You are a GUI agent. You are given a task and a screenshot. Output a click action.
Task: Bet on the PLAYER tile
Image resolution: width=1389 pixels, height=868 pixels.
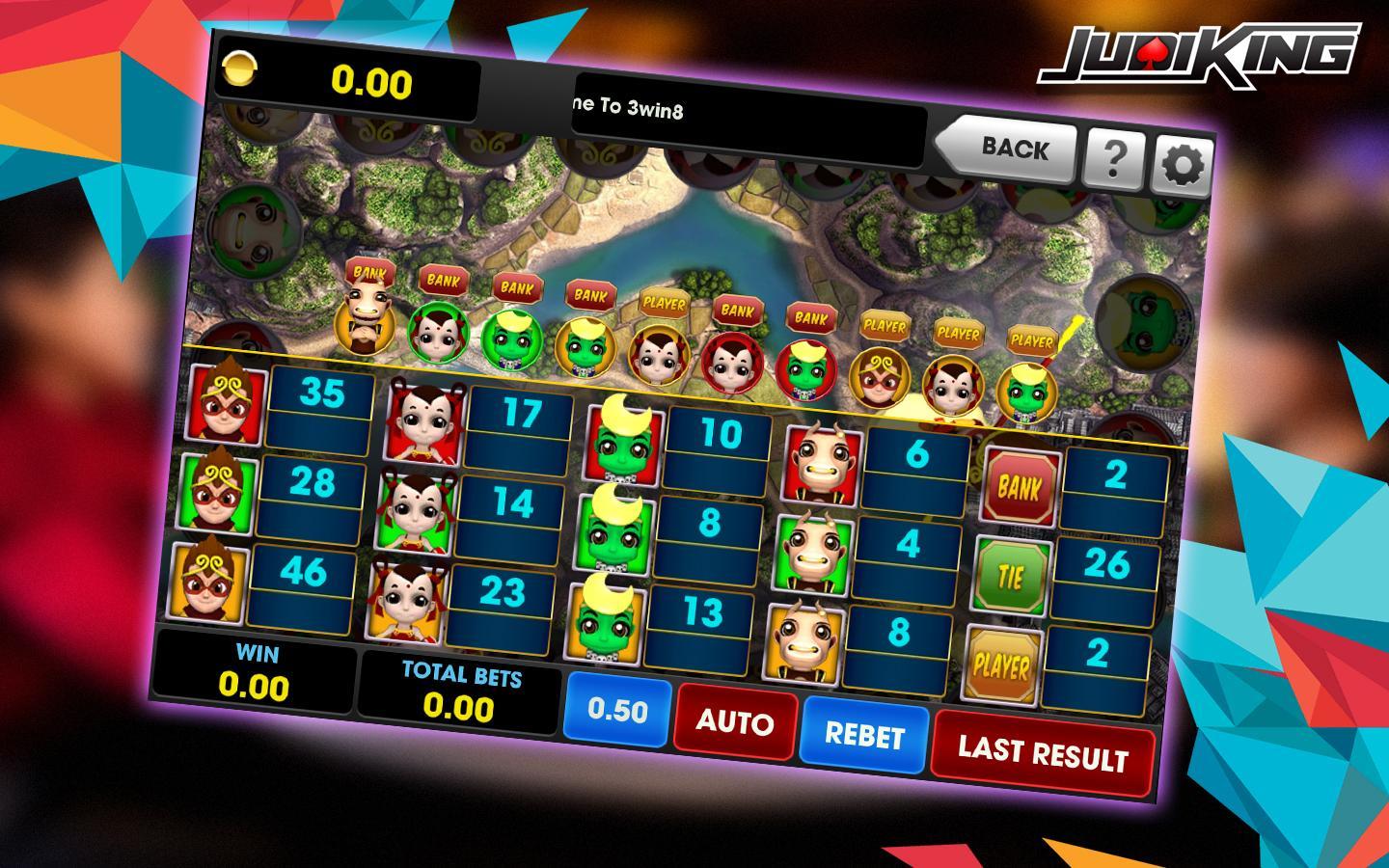click(x=1001, y=665)
